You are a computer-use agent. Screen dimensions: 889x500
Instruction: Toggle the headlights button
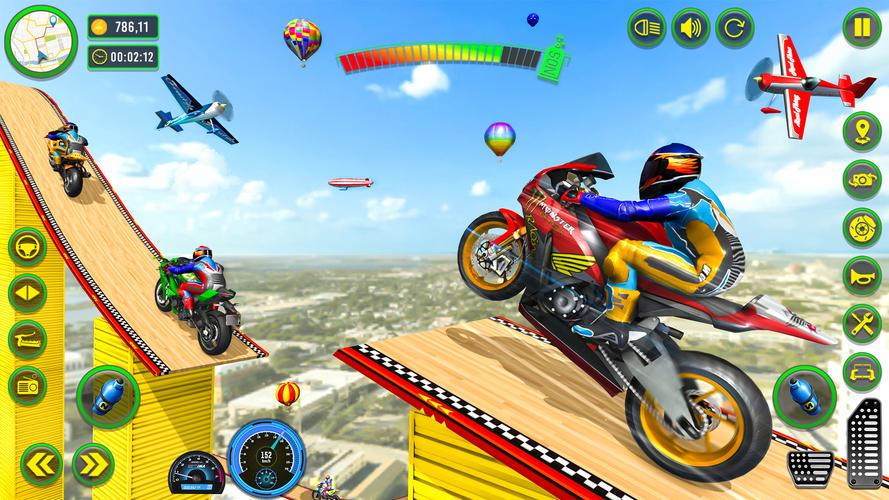point(647,27)
